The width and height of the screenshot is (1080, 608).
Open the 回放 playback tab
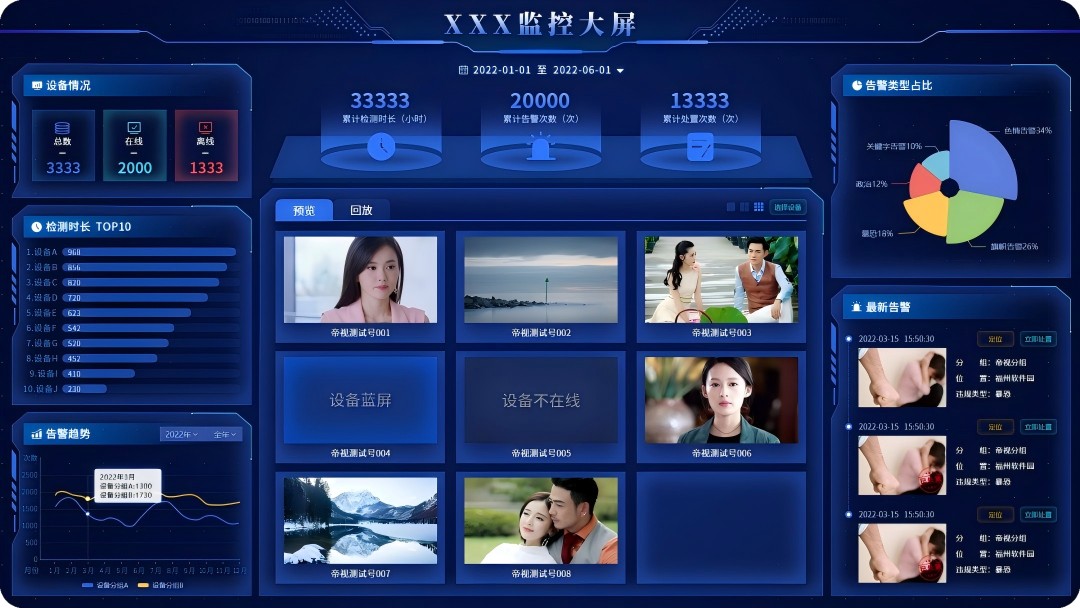(x=361, y=211)
